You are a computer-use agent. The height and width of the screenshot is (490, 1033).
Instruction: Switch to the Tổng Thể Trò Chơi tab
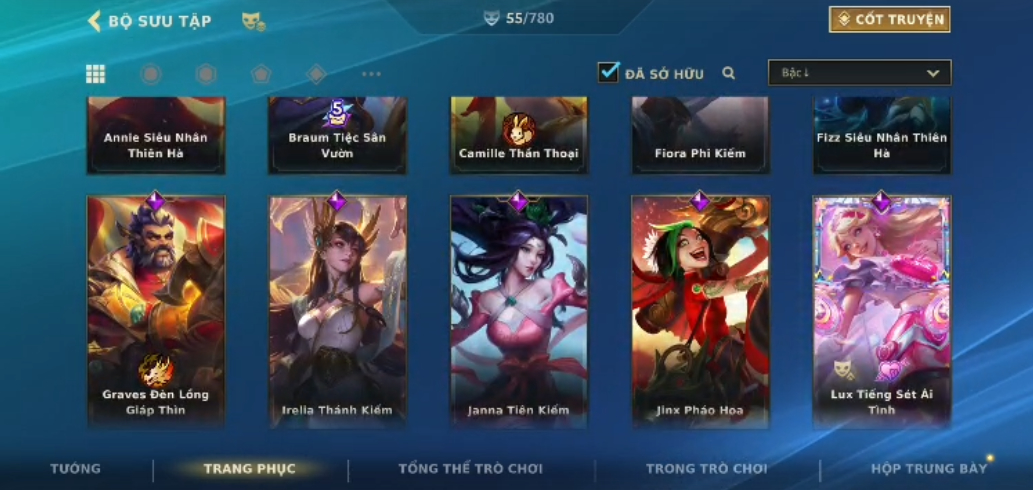click(470, 468)
